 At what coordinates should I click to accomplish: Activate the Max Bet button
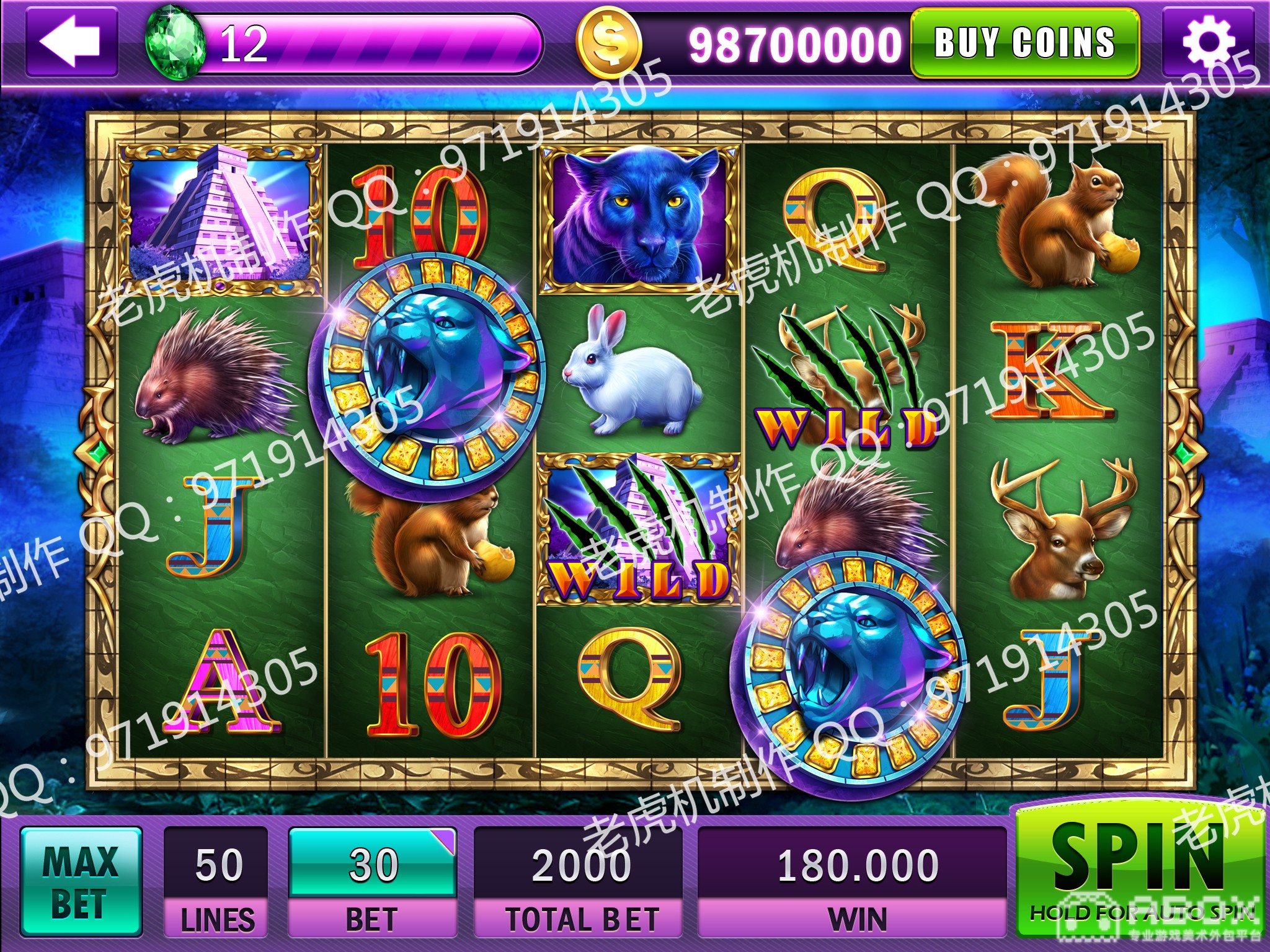click(x=81, y=881)
